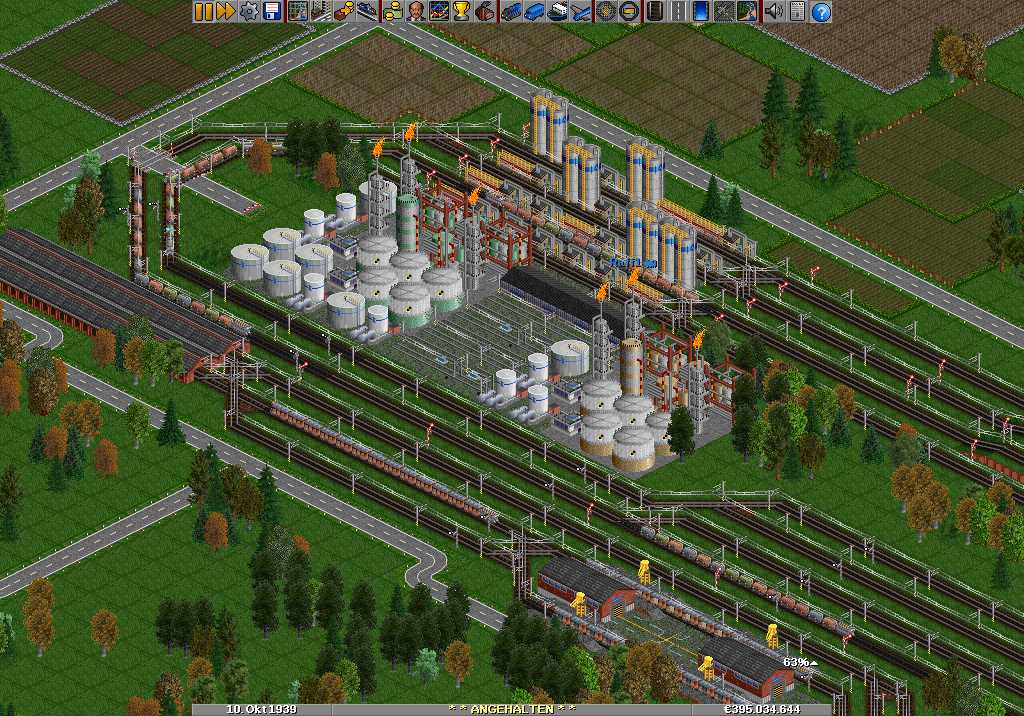Open the road vehicle list bus icon
The image size is (1024, 716).
(x=534, y=12)
